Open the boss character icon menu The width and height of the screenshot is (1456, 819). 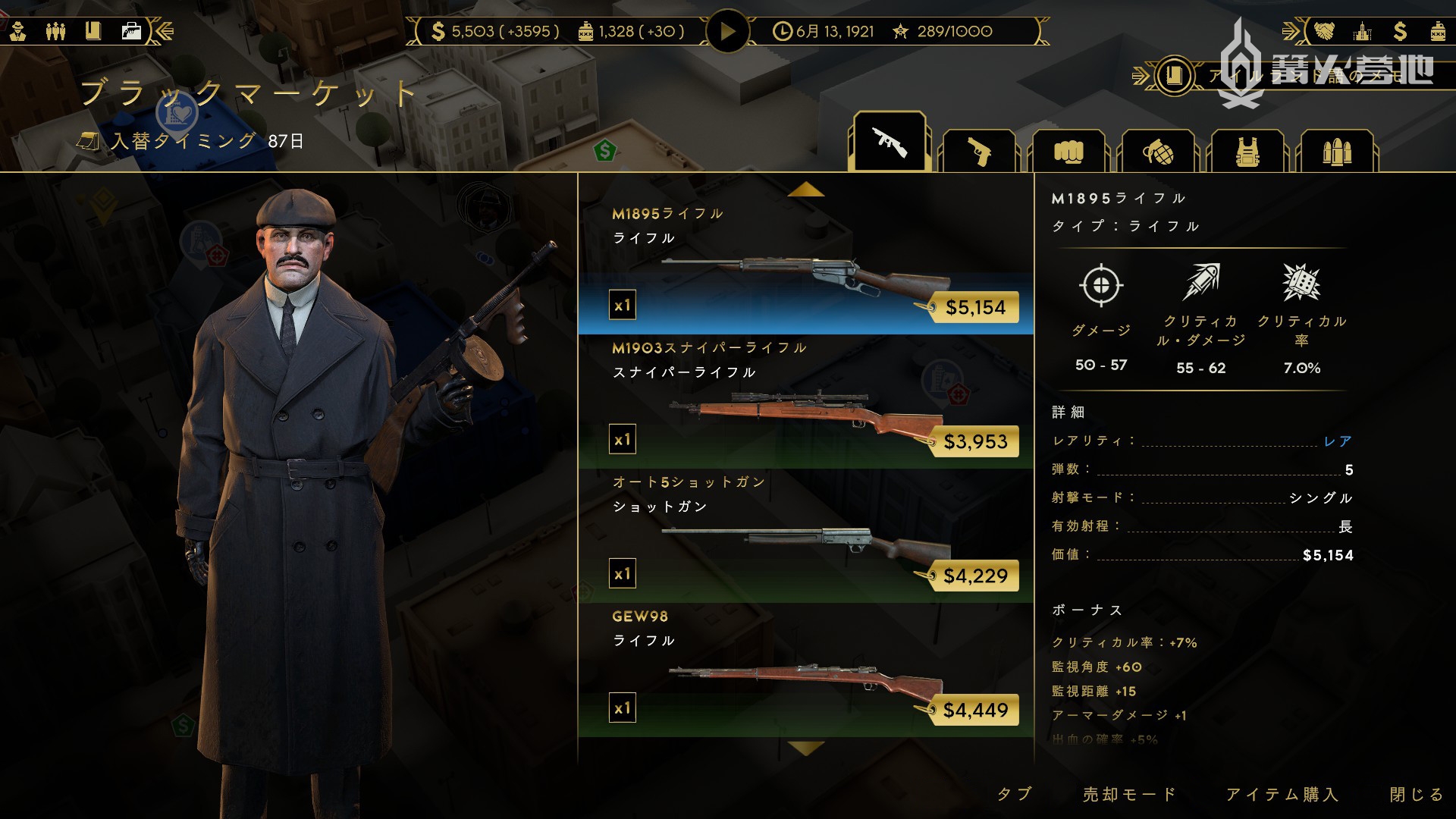click(18, 31)
